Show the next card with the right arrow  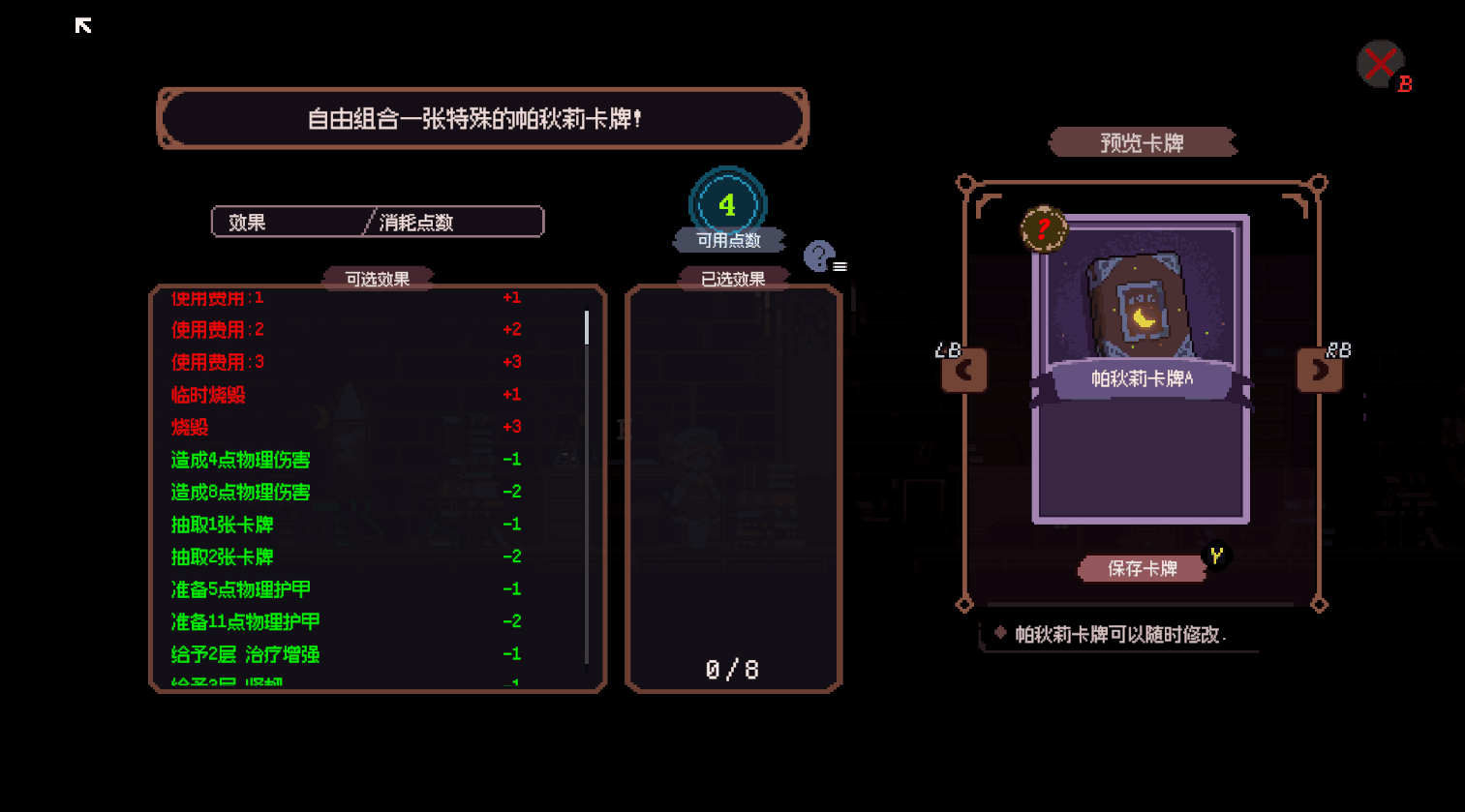click(1319, 370)
